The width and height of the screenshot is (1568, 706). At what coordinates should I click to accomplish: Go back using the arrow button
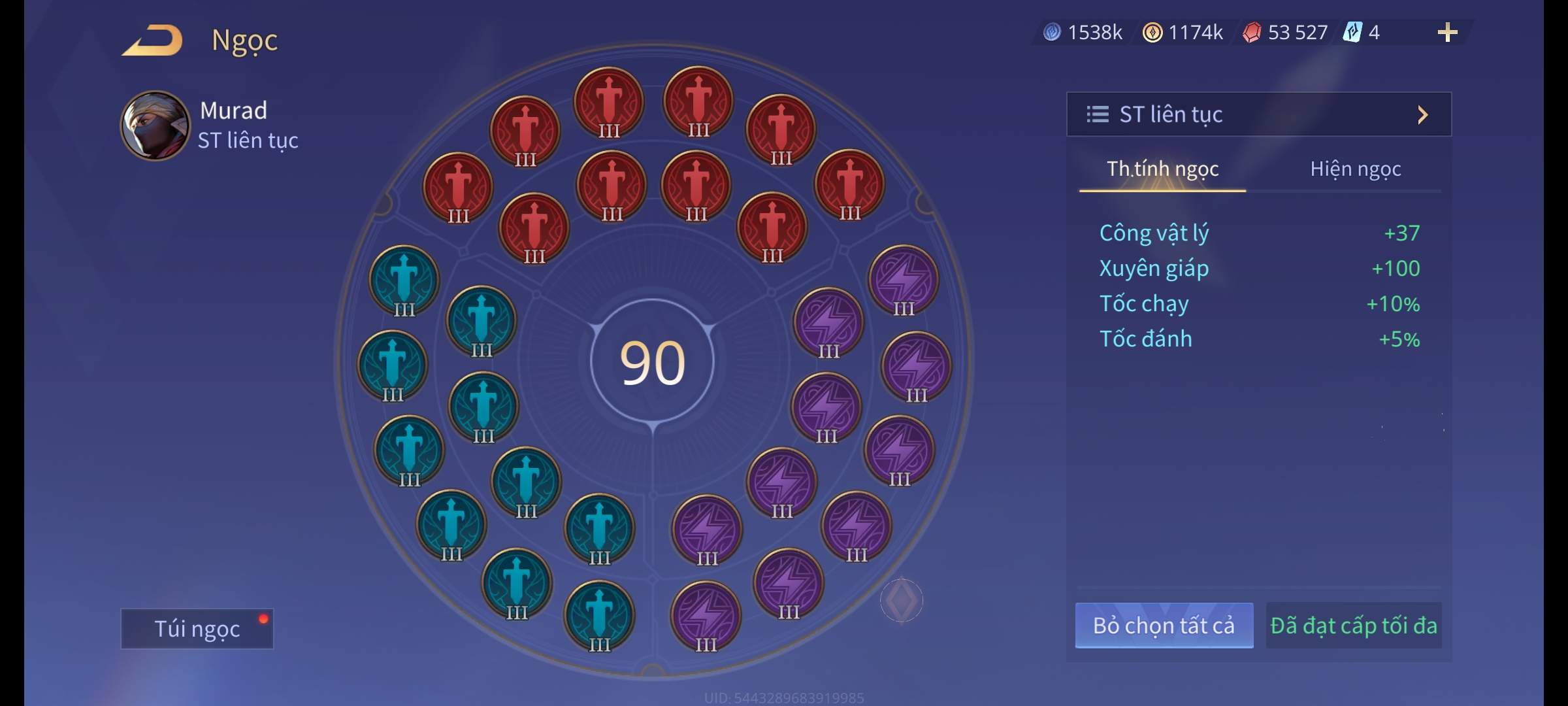[x=152, y=41]
